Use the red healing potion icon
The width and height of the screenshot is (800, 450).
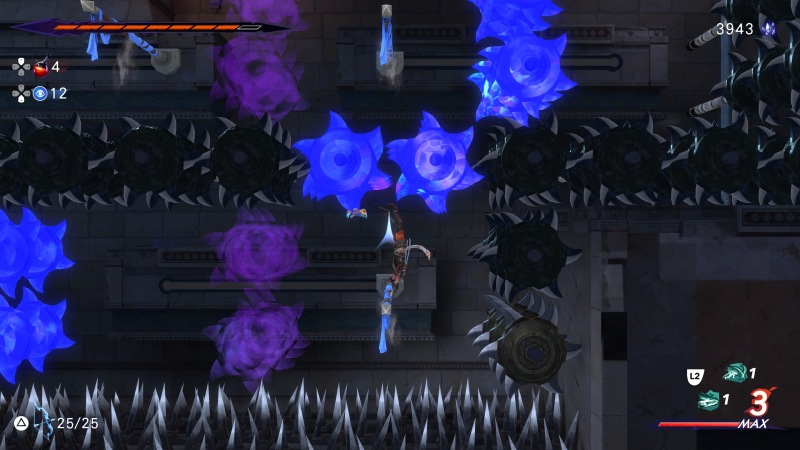[42, 67]
